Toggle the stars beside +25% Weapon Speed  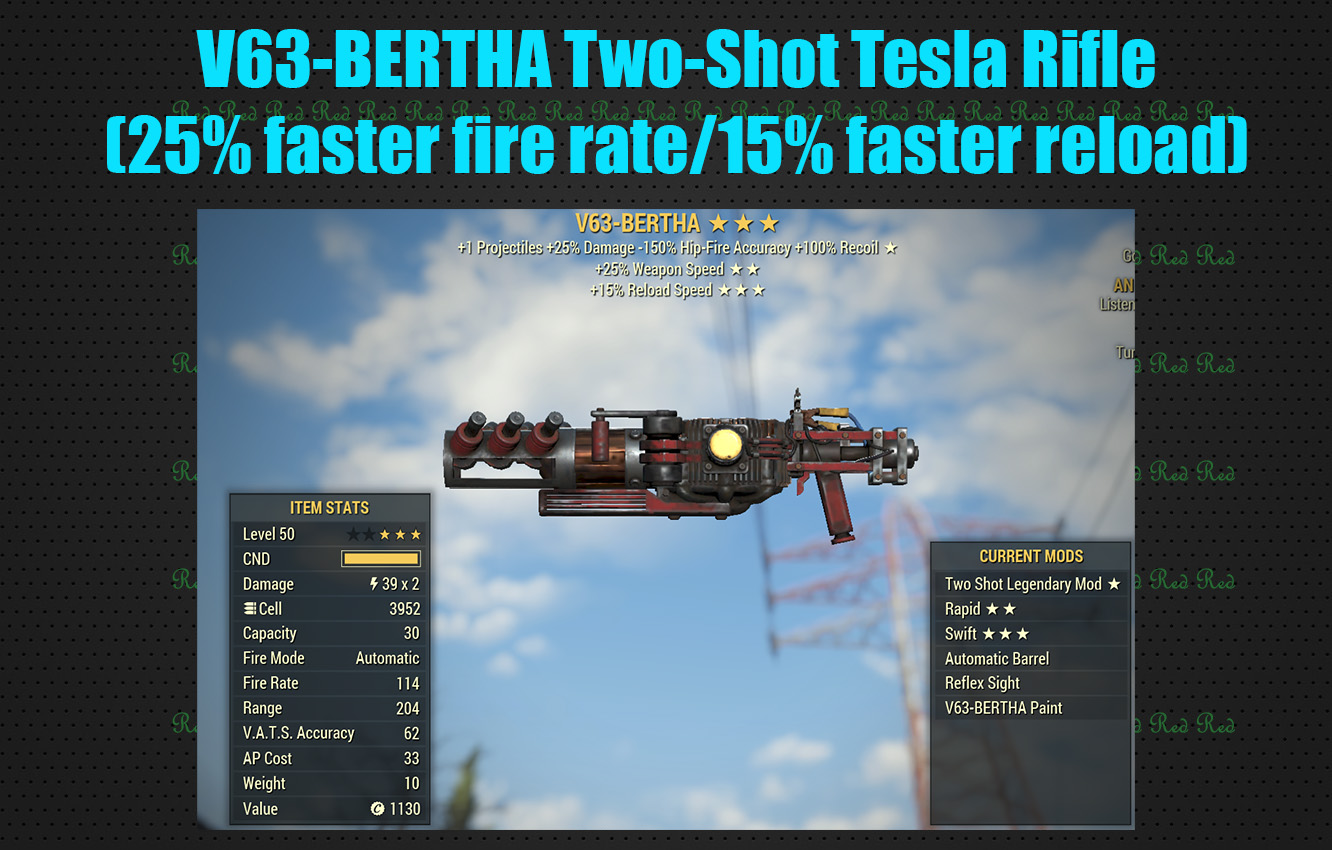coord(744,268)
